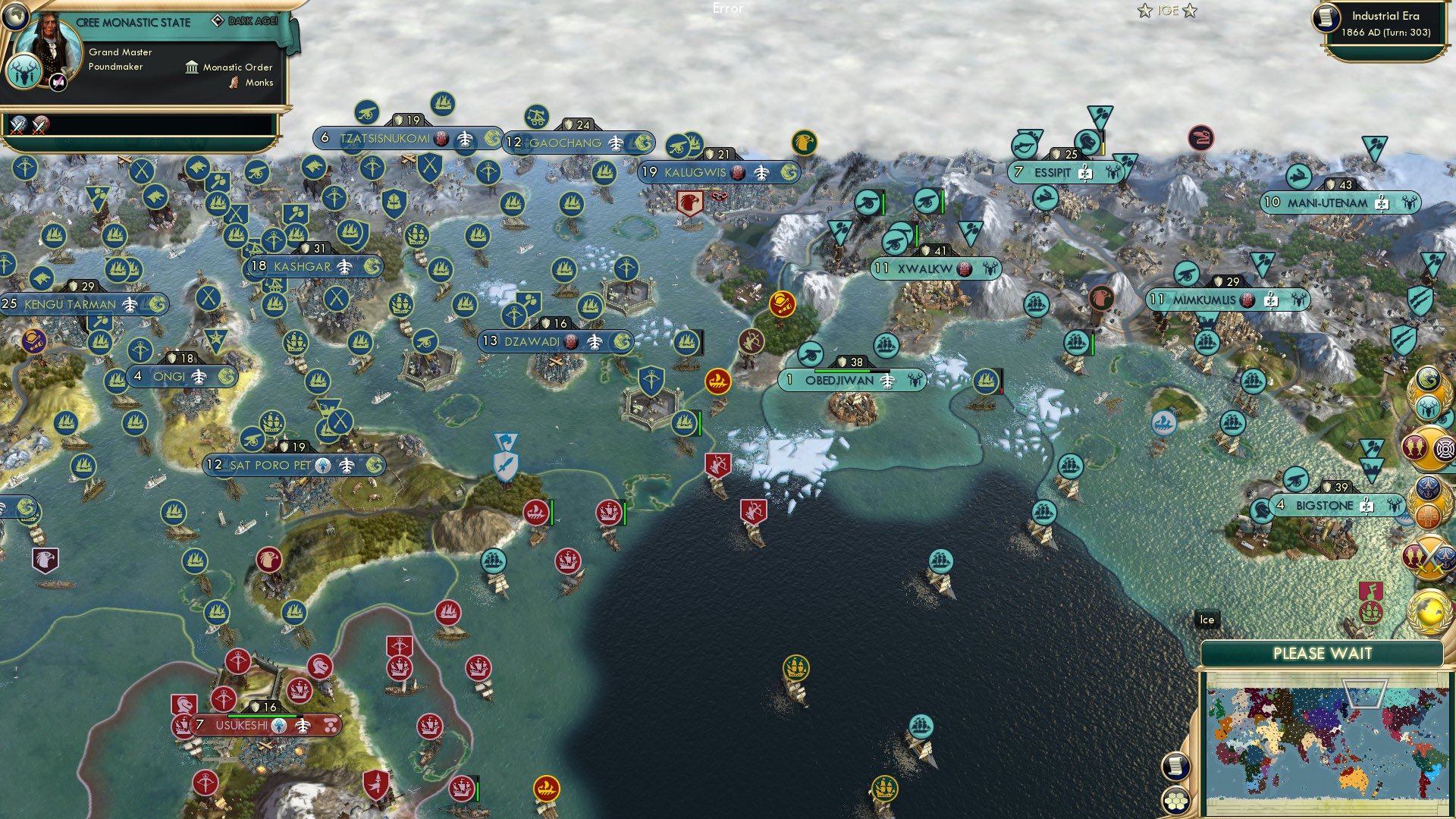
Task: Toggle IGE with the right star icon
Action: [x=1191, y=11]
